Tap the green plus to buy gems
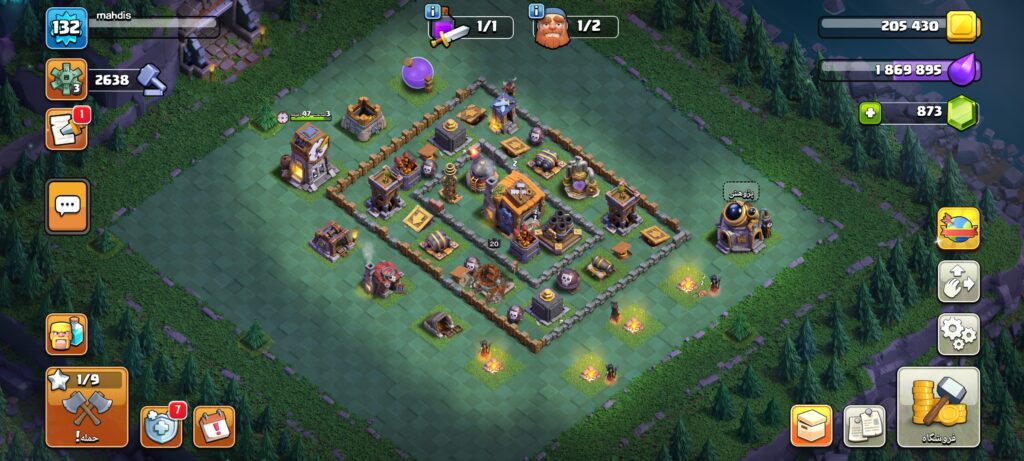 coord(870,112)
